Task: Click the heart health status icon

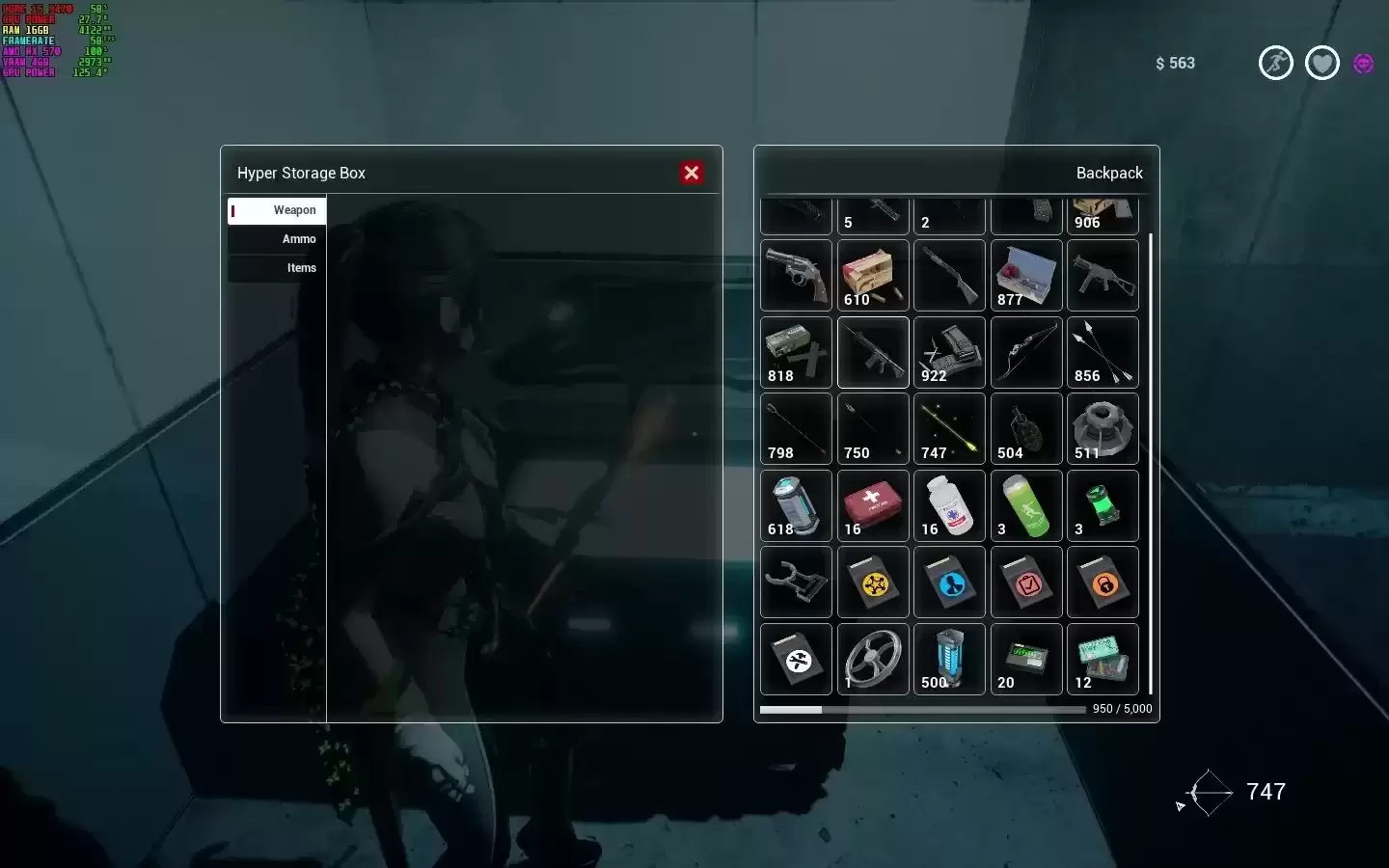Action: coord(1321,64)
